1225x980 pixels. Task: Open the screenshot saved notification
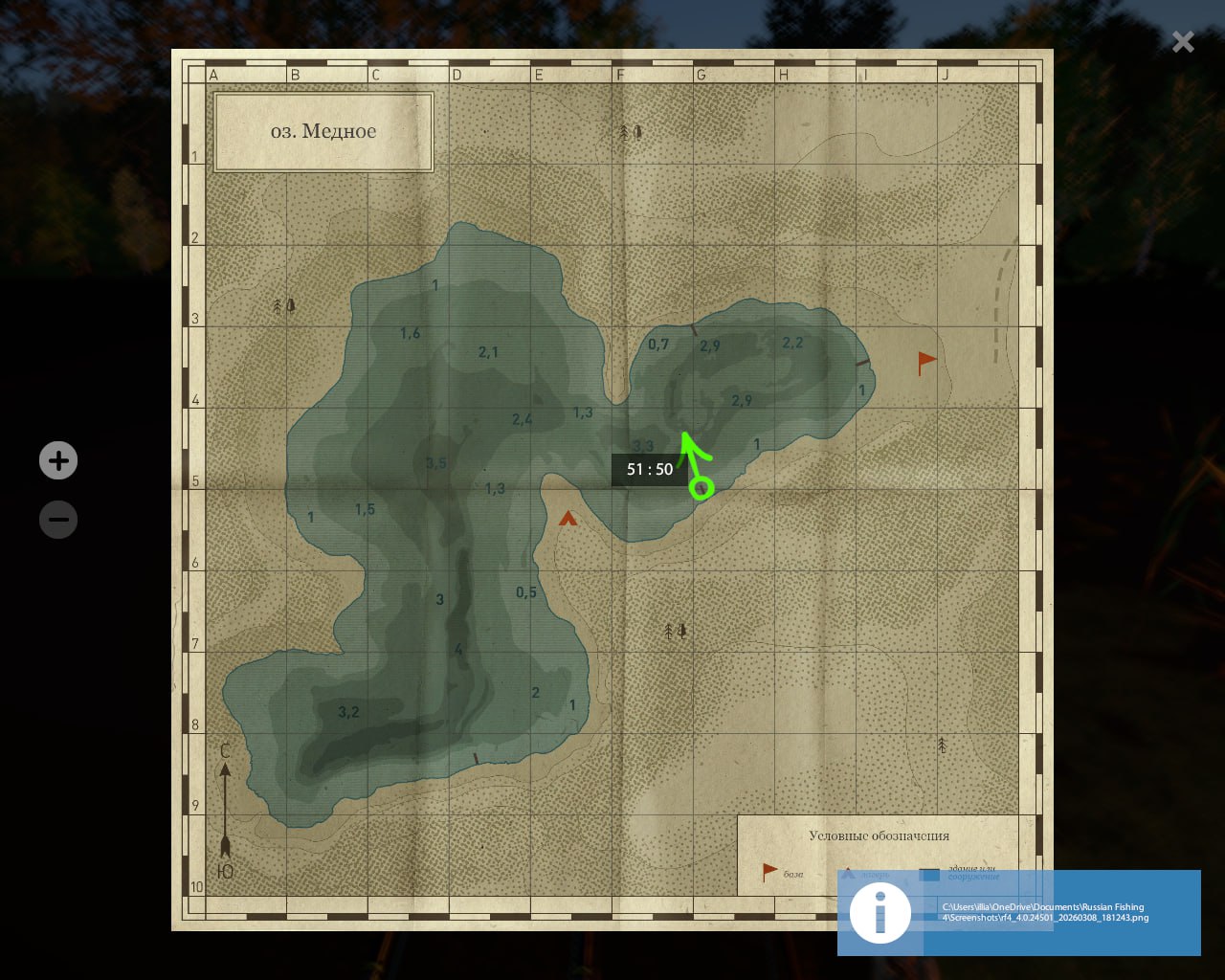1018,912
